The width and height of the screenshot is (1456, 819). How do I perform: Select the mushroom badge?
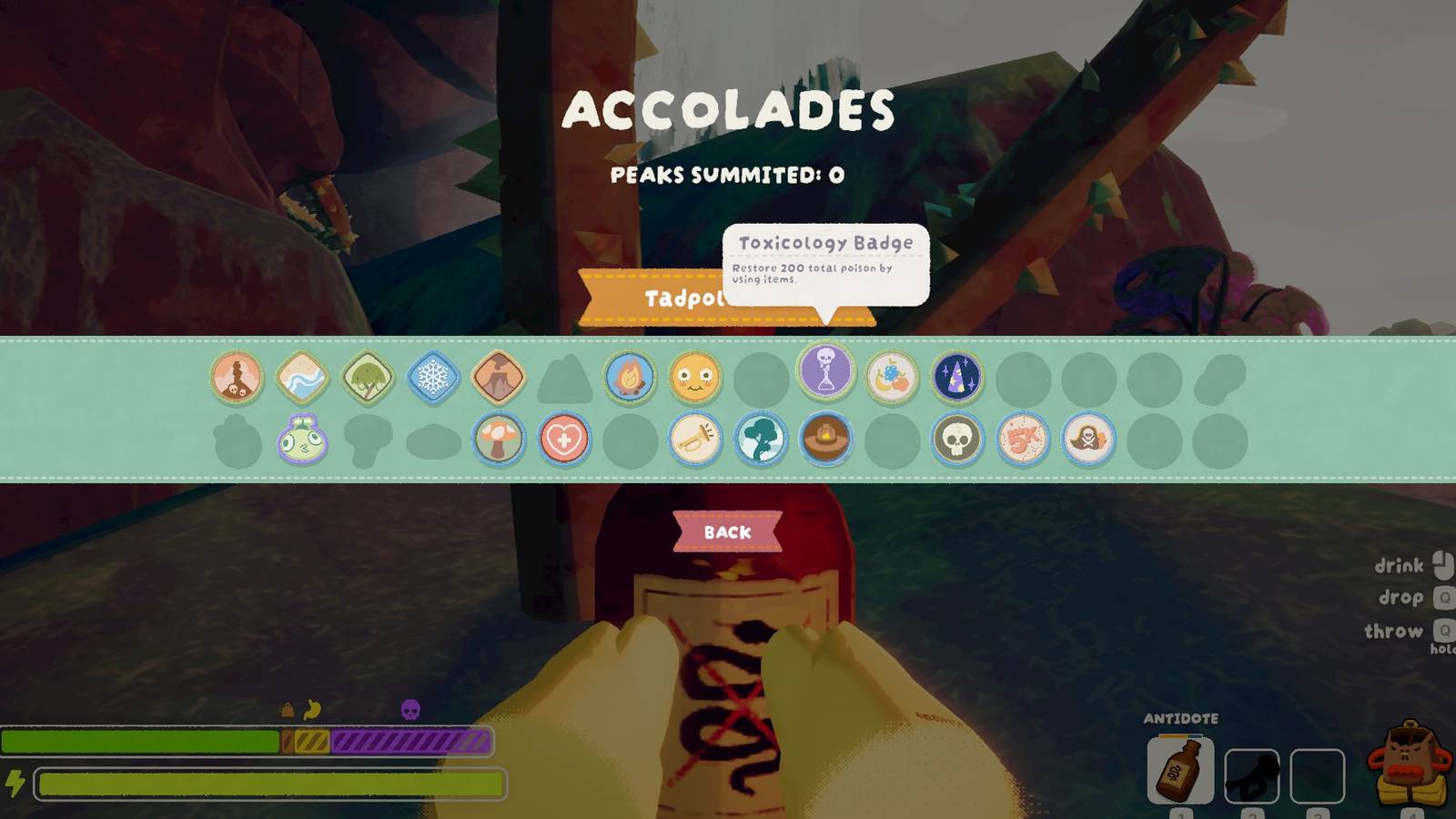500,440
